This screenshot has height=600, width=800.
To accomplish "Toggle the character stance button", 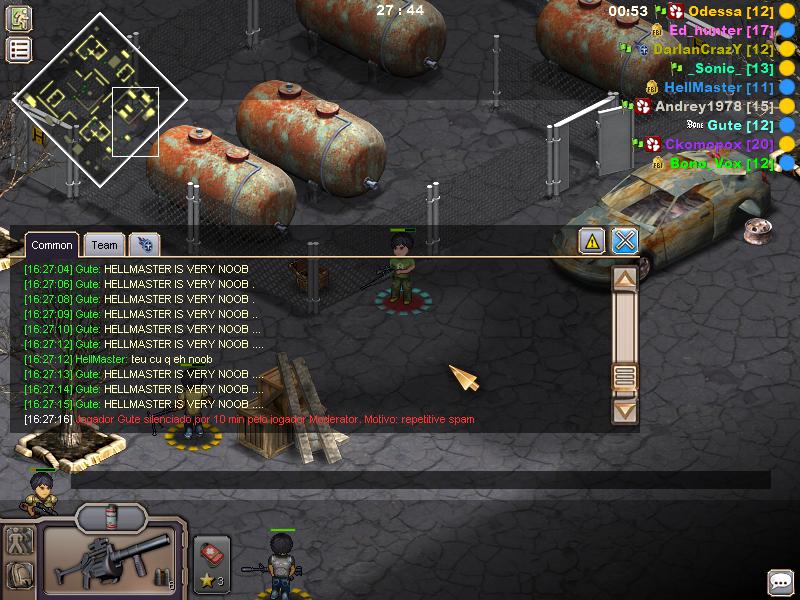I will pyautogui.click(x=20, y=541).
